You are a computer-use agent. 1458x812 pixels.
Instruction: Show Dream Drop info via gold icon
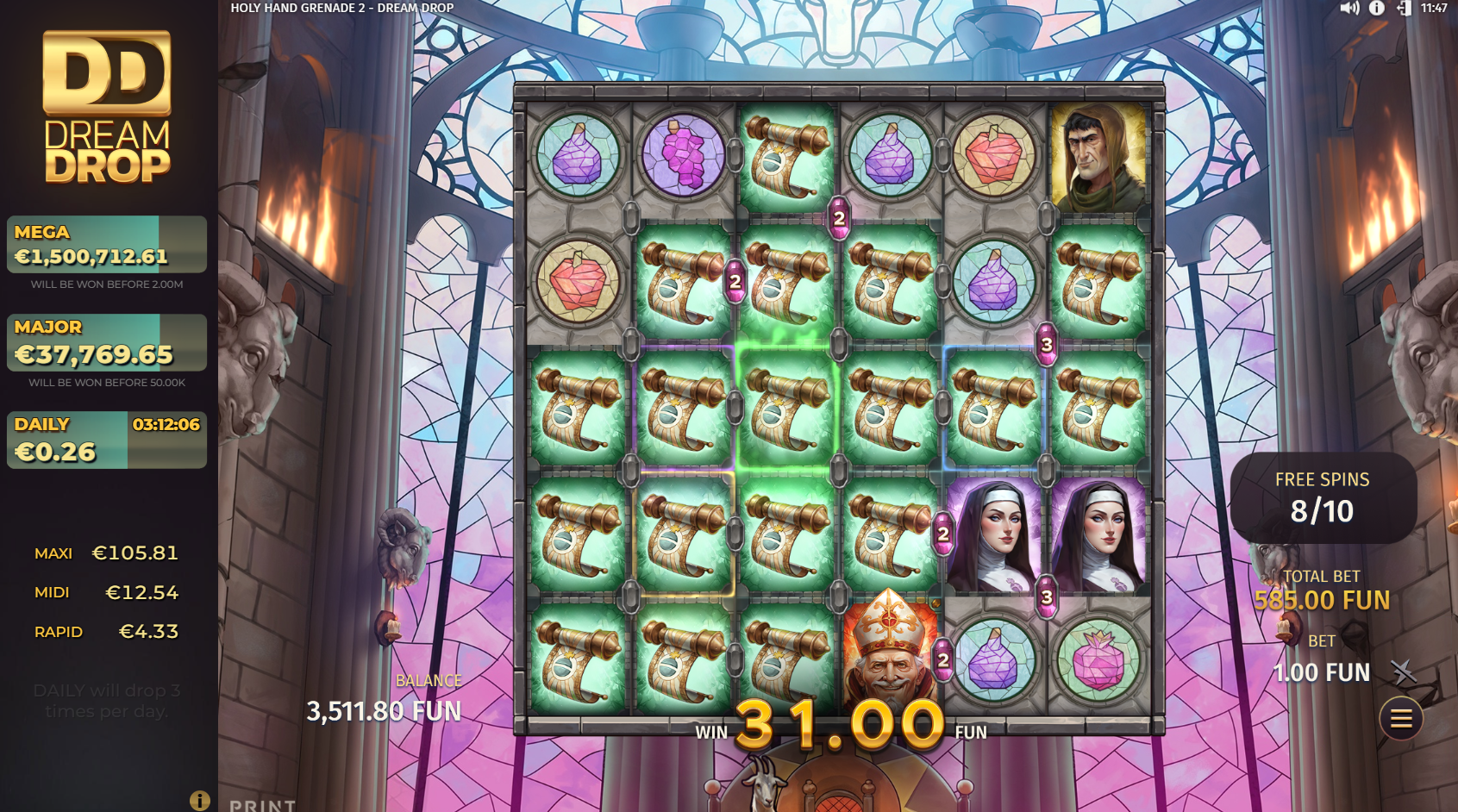click(199, 801)
